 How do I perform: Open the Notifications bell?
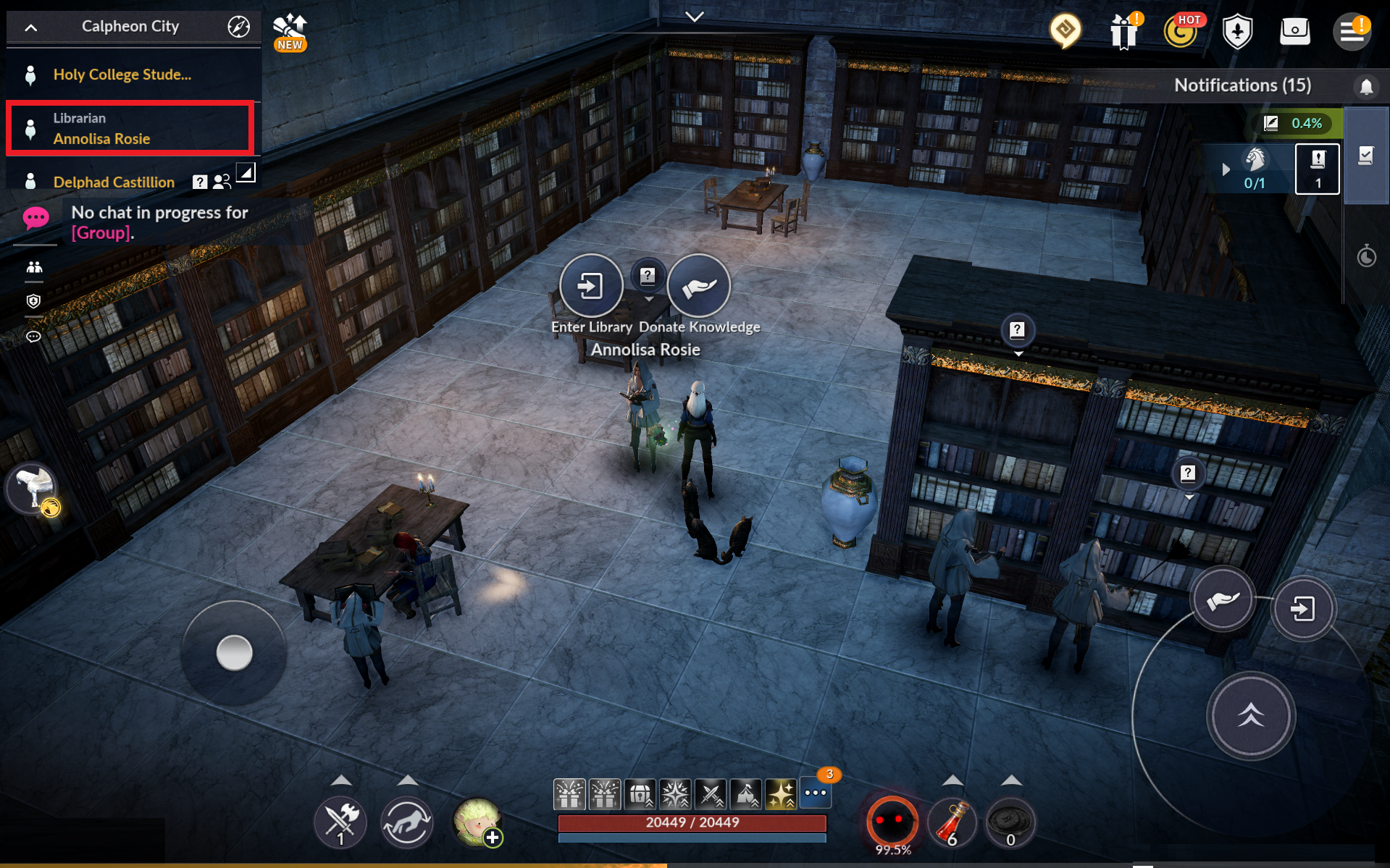[x=1366, y=87]
